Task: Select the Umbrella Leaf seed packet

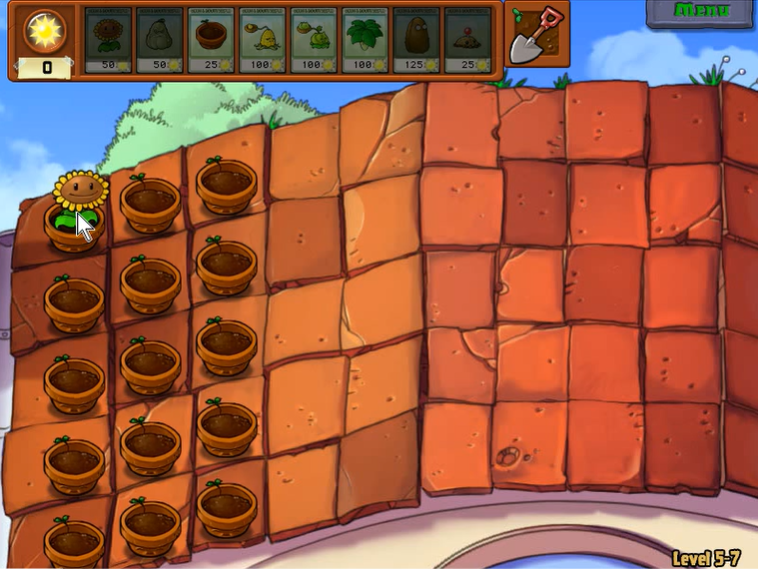Action: pos(366,40)
